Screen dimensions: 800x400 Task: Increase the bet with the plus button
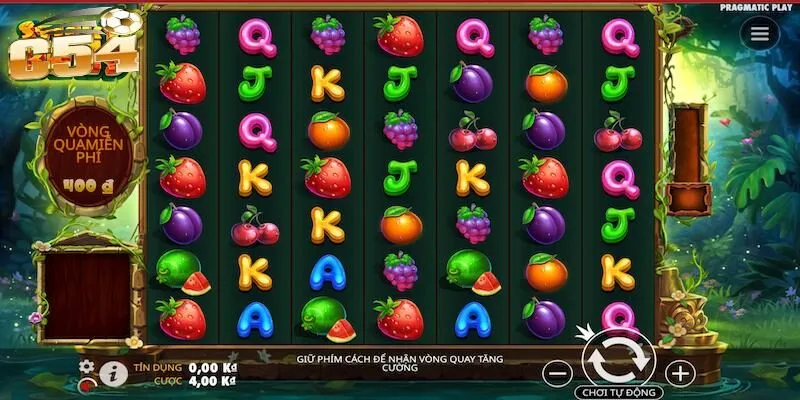coord(680,374)
